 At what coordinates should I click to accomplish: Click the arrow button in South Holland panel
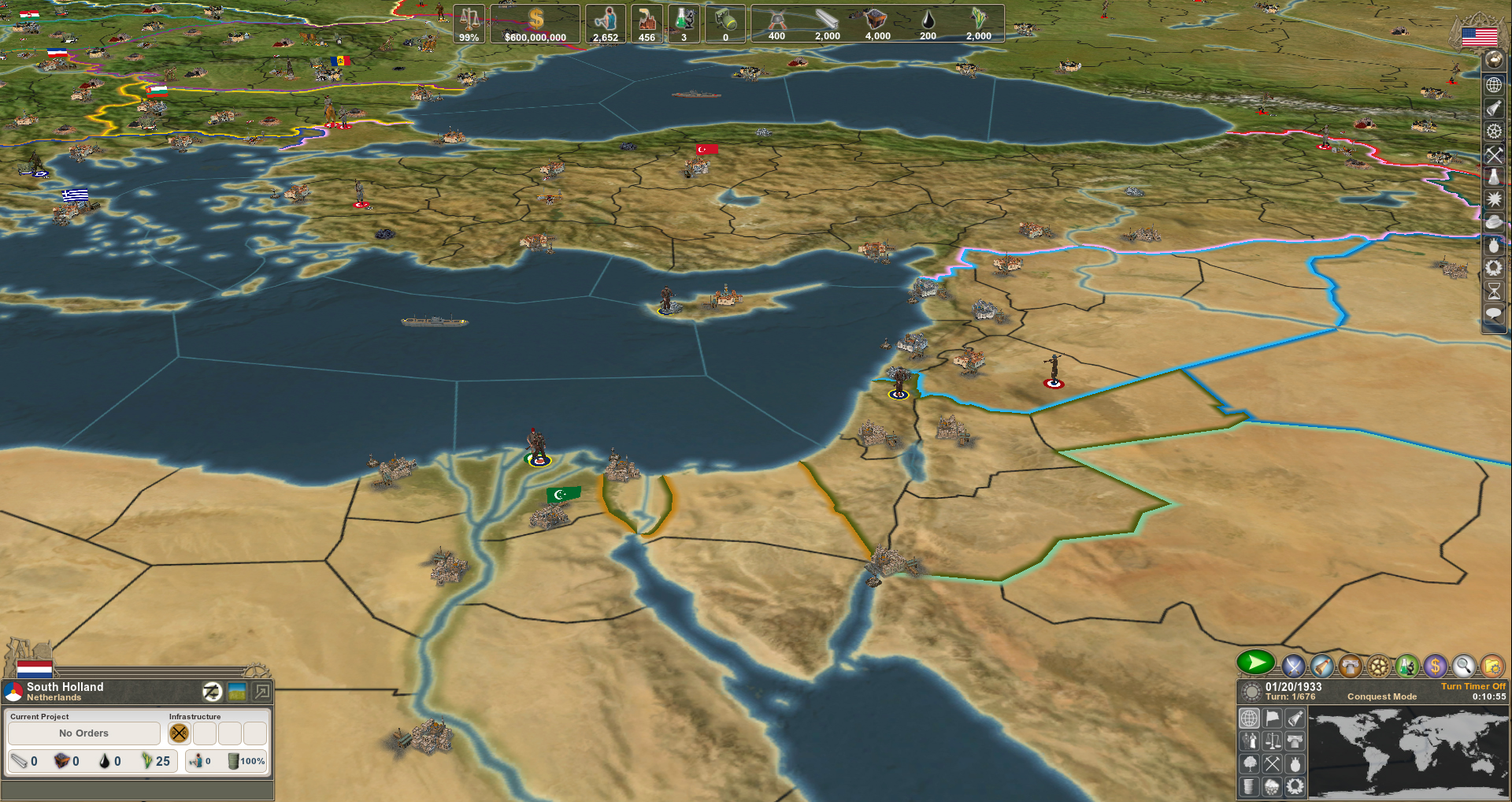click(262, 692)
